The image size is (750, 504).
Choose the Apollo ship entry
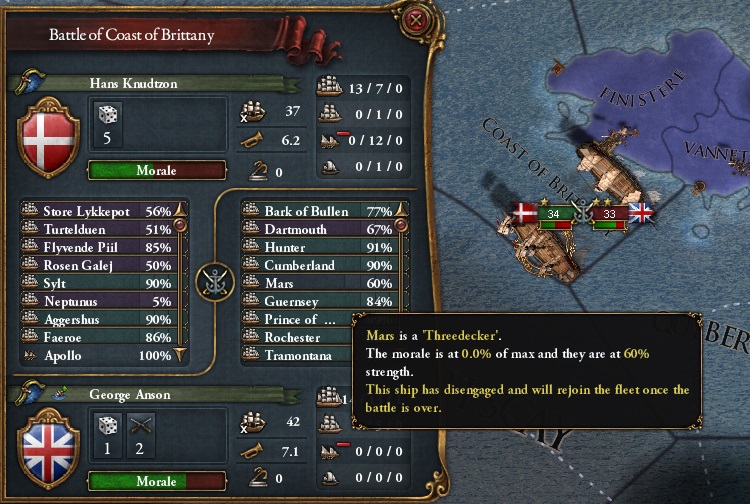pyautogui.click(x=98, y=356)
